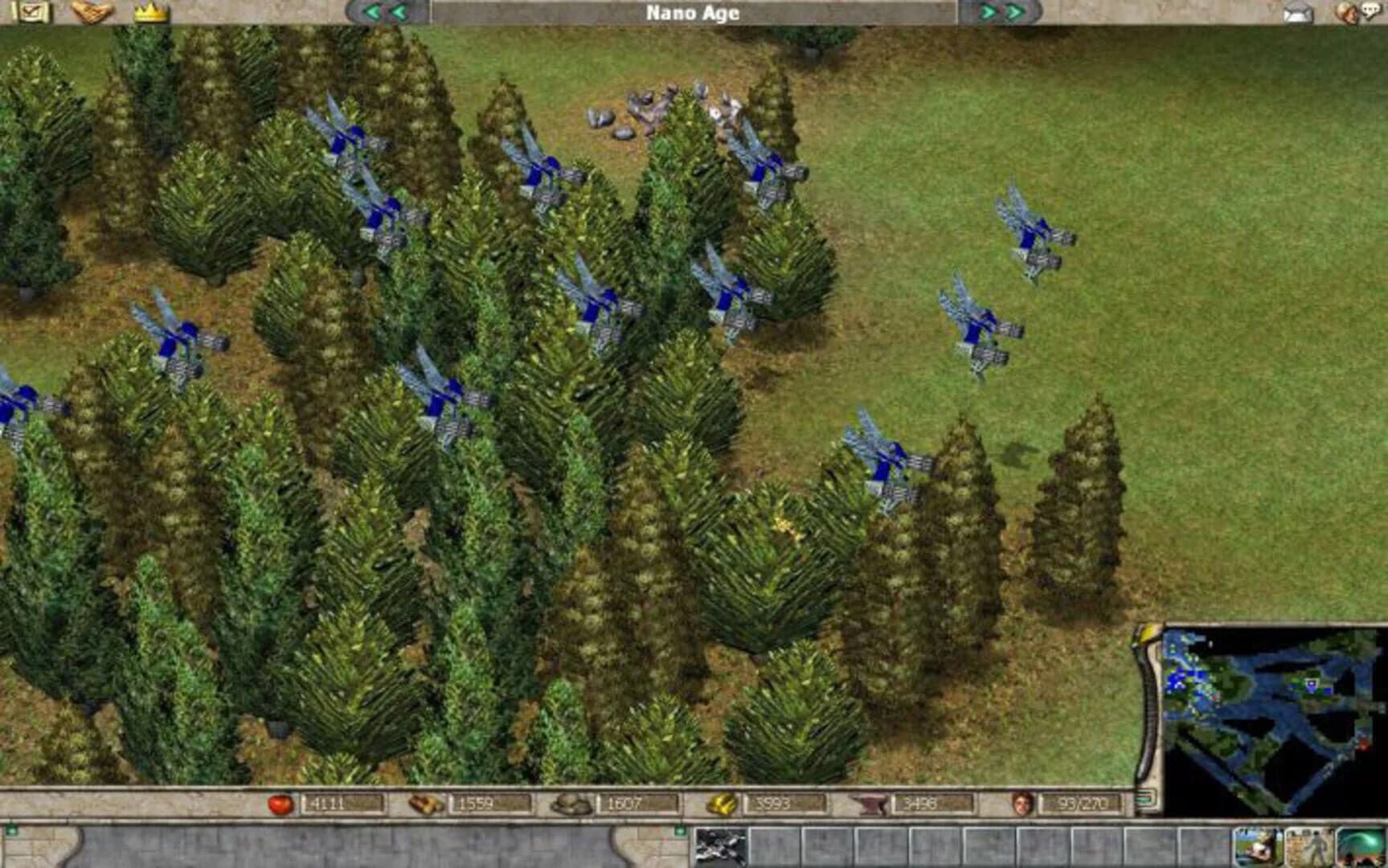Click the iron anvil resource icon
This screenshot has height=868, width=1388.
[x=870, y=801]
